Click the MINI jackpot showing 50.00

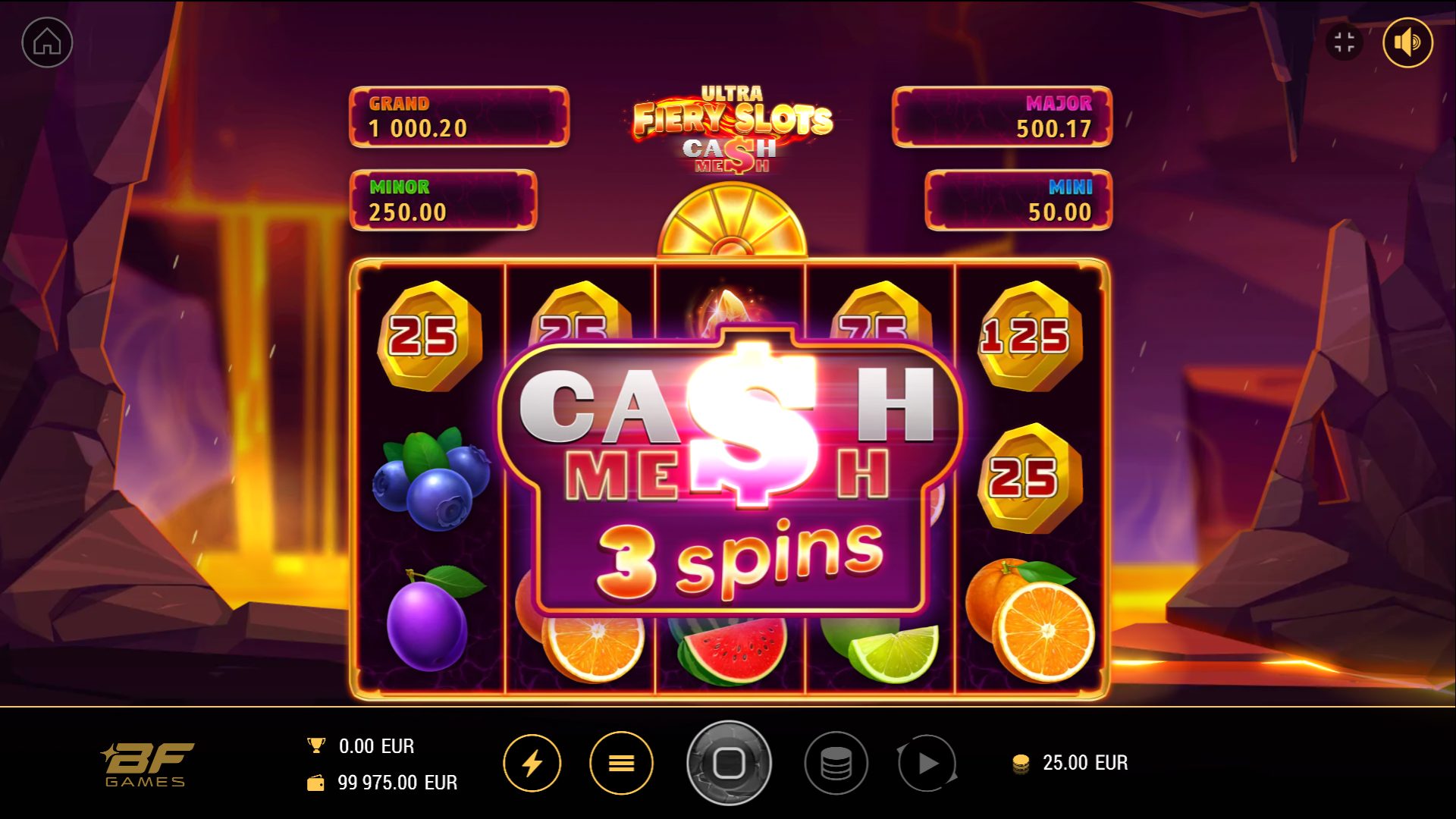(1018, 201)
